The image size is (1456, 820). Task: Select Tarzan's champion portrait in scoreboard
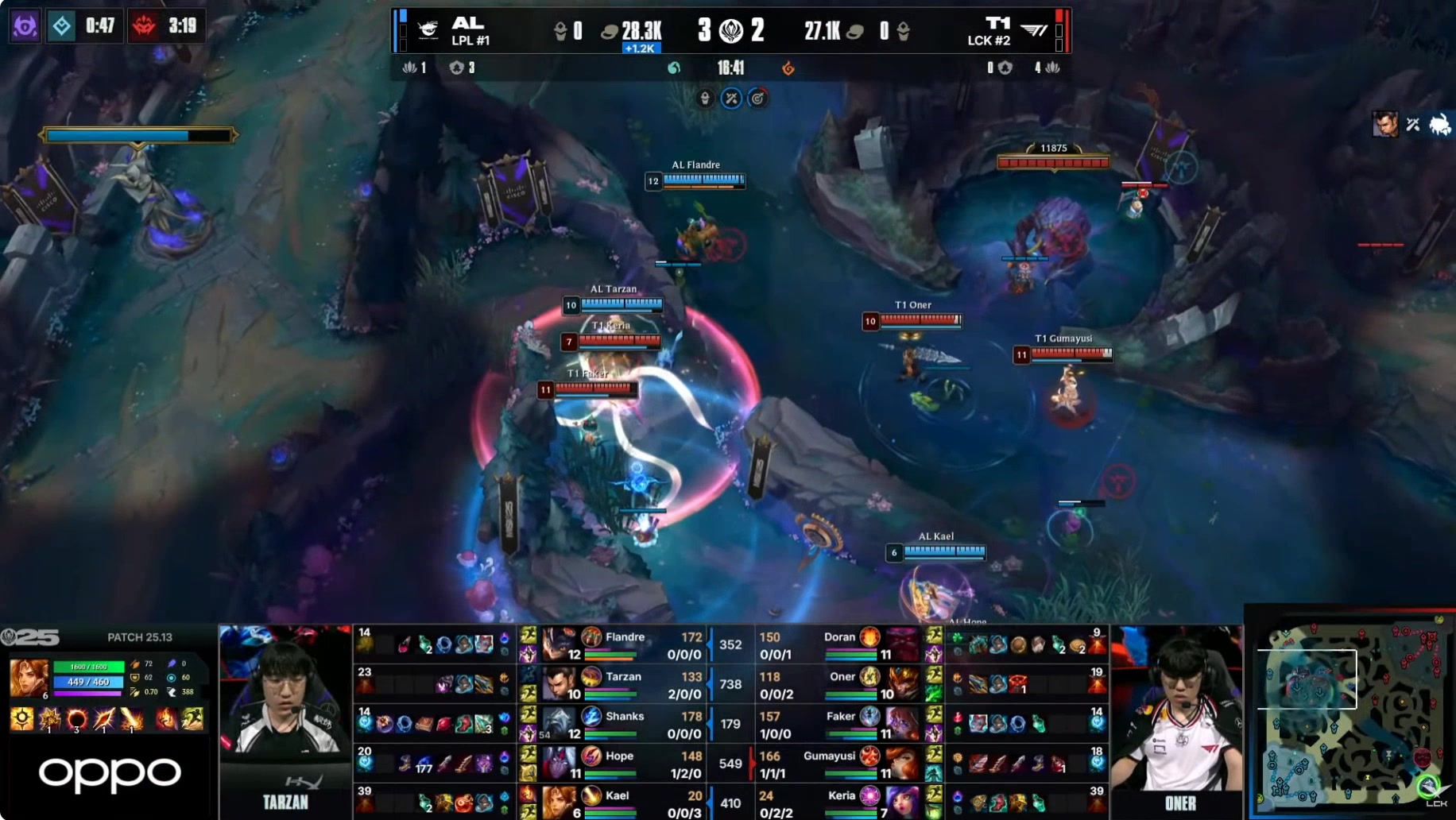[559, 683]
